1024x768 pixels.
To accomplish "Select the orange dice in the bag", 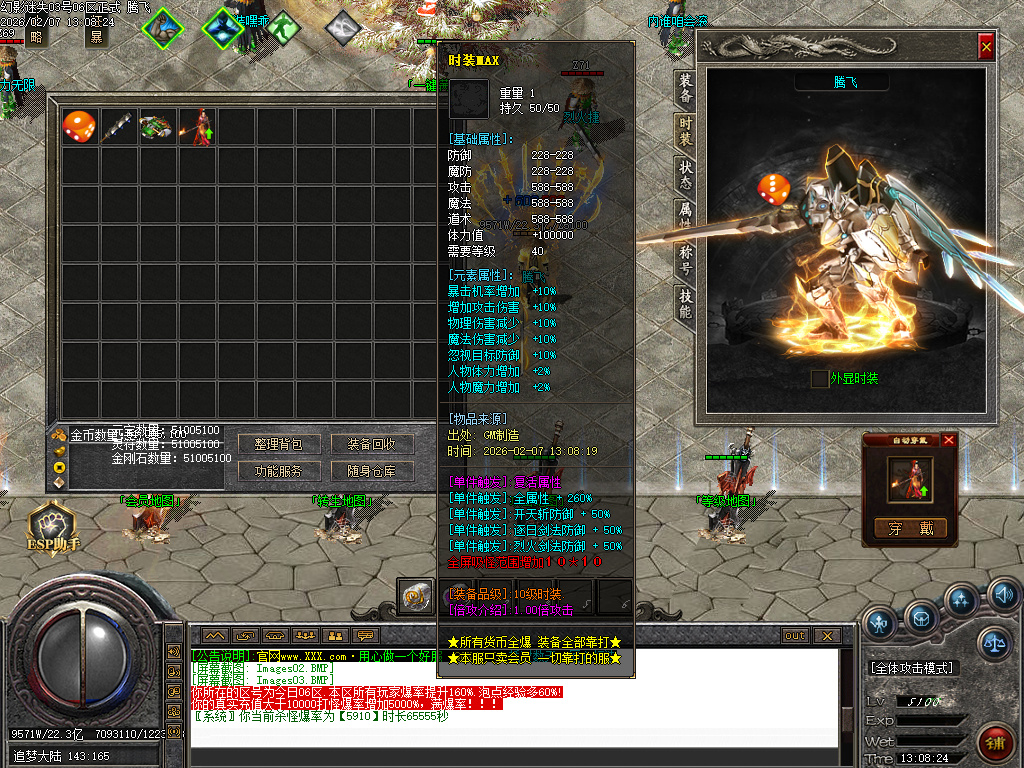I will coord(79,127).
